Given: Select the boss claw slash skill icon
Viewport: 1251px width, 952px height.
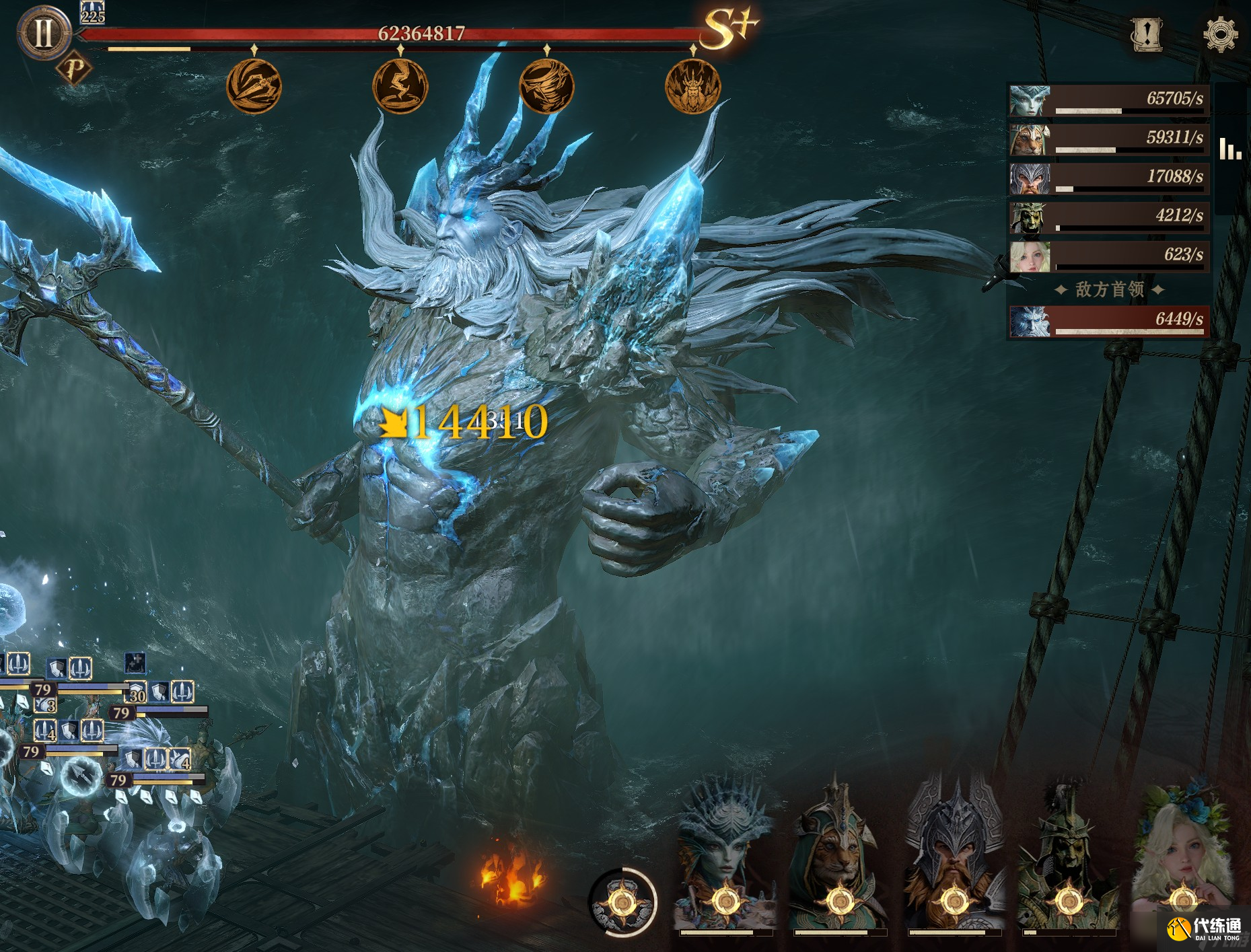Looking at the screenshot, I should point(254,86).
